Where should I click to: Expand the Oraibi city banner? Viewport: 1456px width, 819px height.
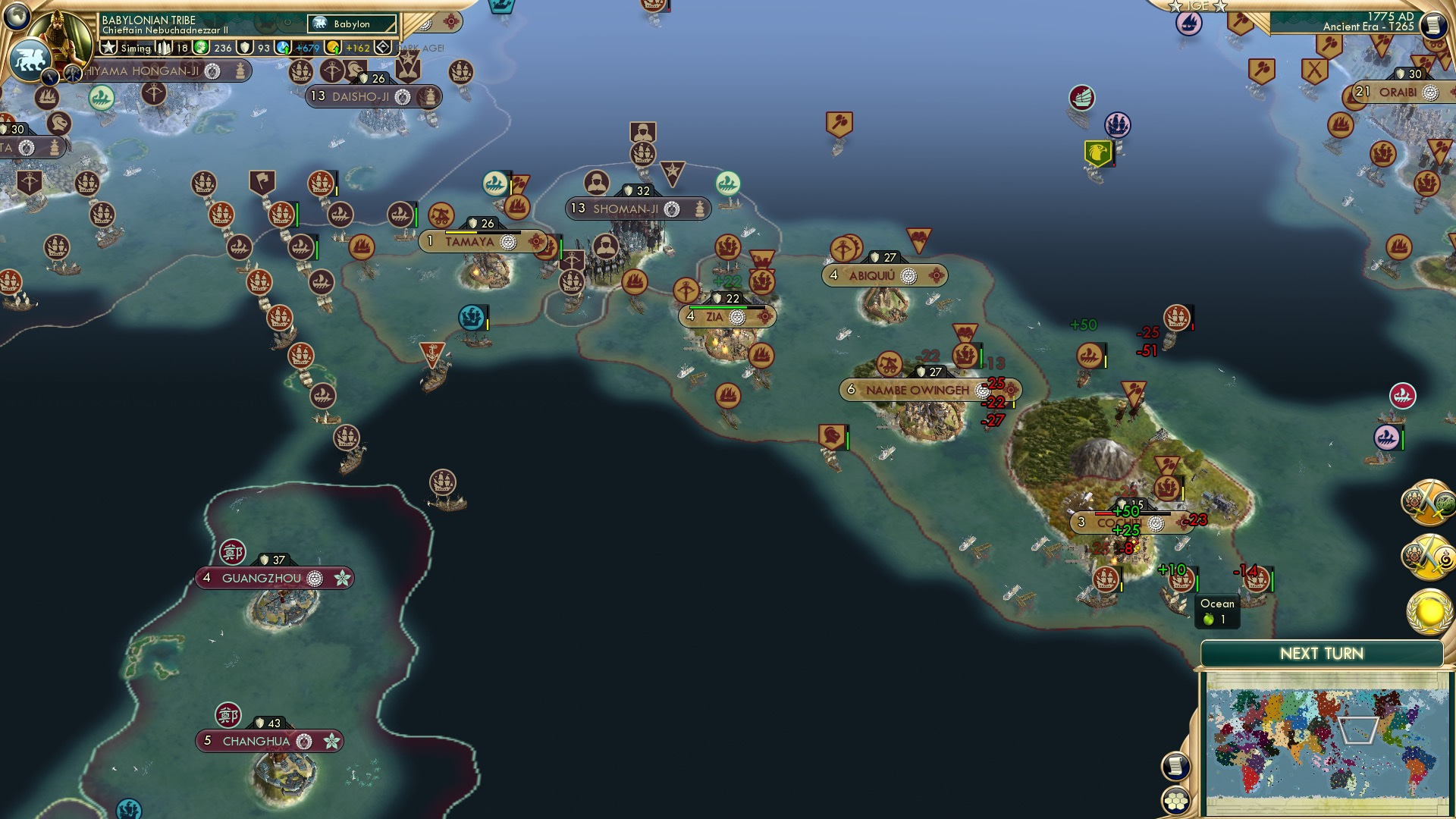click(1396, 93)
